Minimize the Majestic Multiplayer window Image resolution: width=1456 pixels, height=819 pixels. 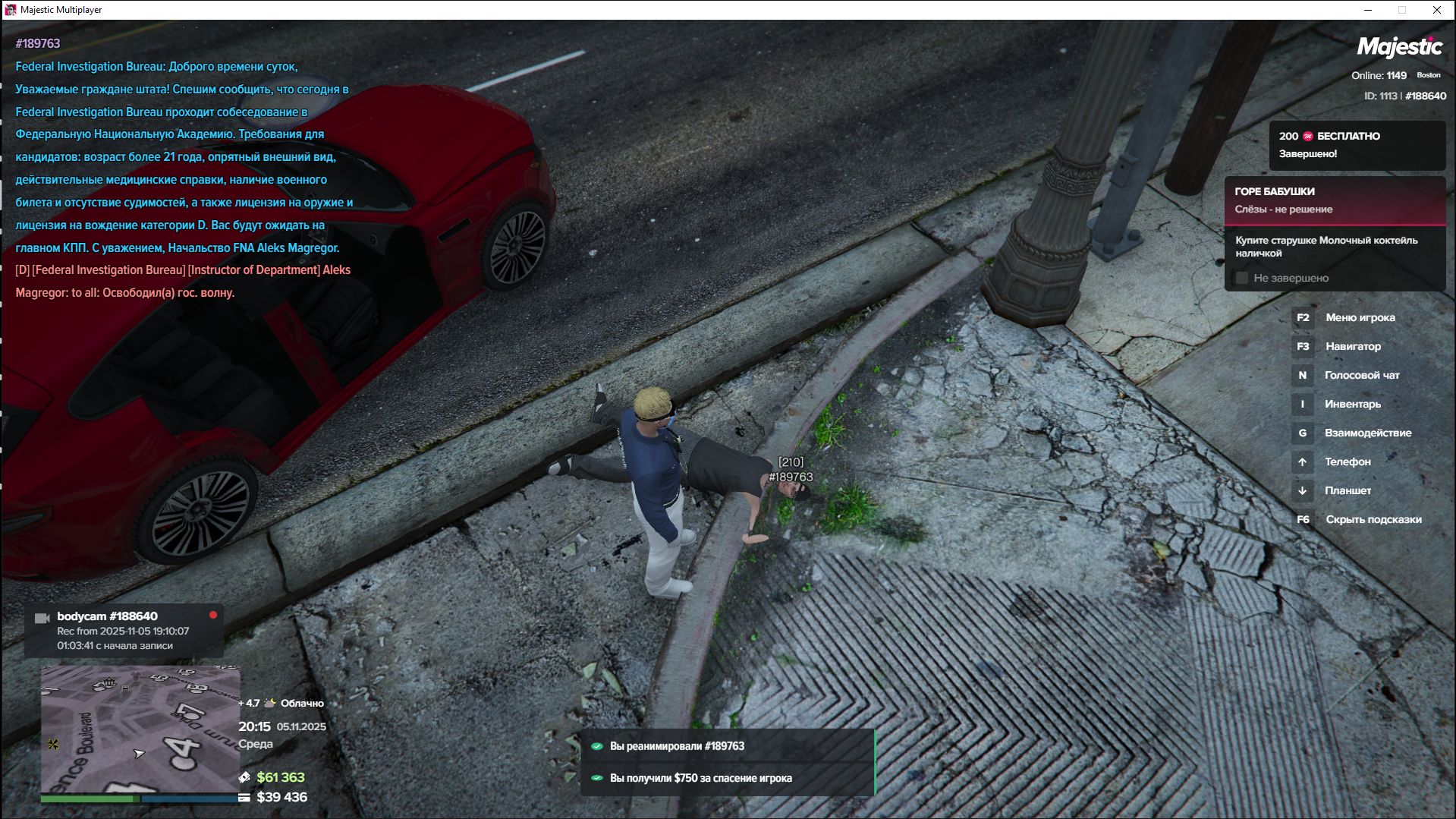coord(1368,10)
